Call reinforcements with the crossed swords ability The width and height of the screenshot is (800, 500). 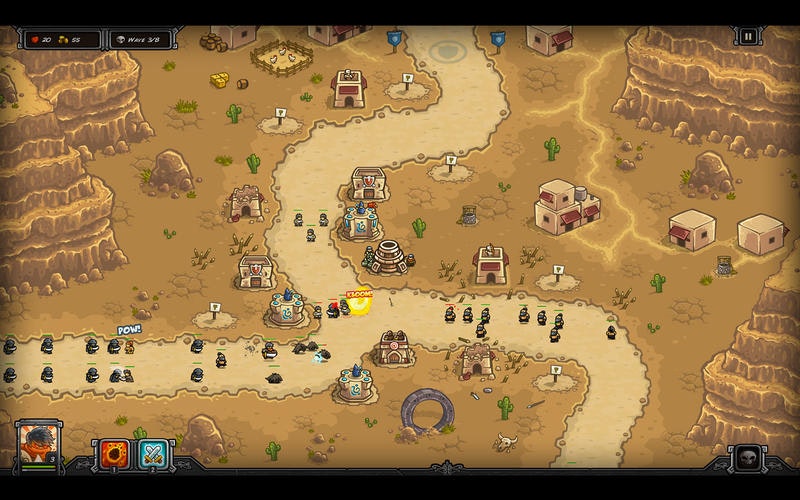[x=153, y=455]
